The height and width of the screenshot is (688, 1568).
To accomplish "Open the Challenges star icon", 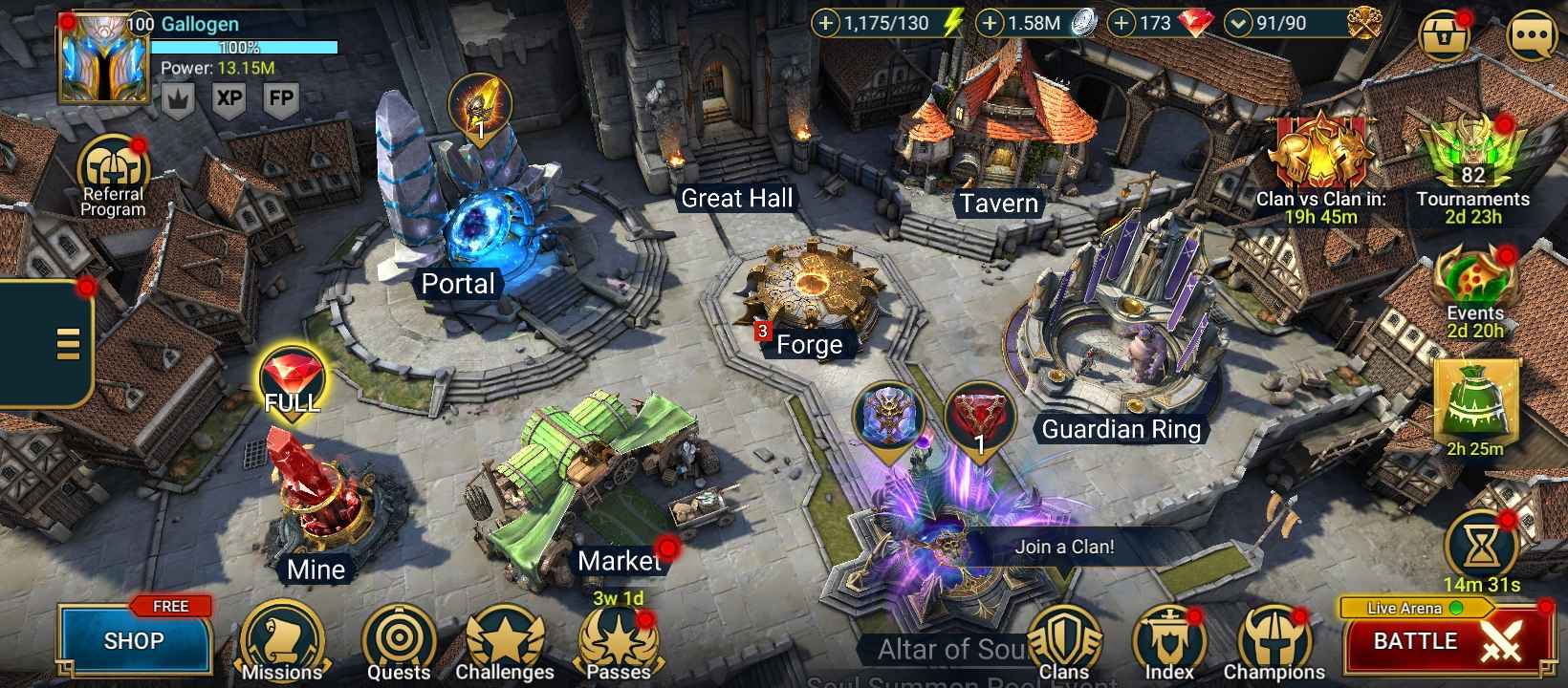I will pos(507,635).
